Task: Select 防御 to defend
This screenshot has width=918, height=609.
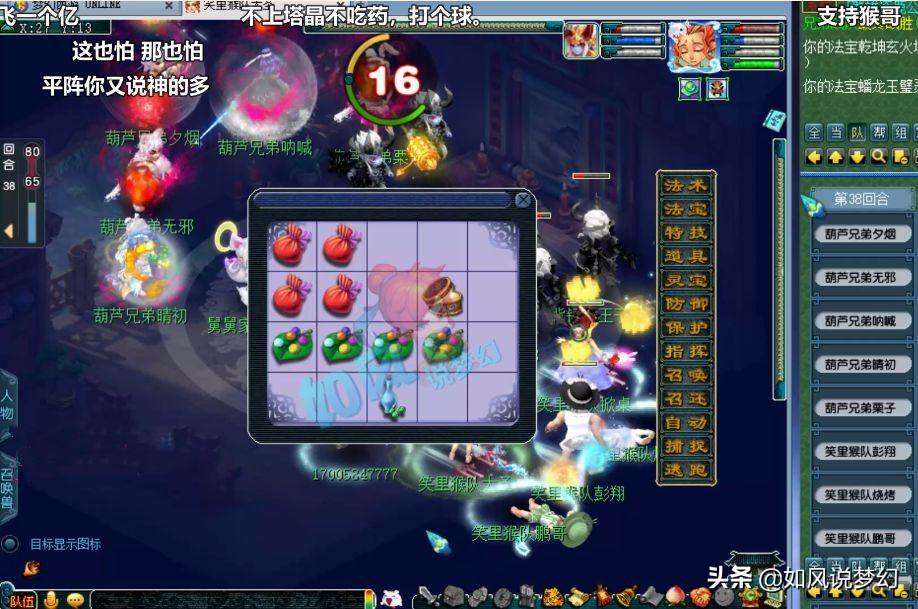Action: (686, 304)
